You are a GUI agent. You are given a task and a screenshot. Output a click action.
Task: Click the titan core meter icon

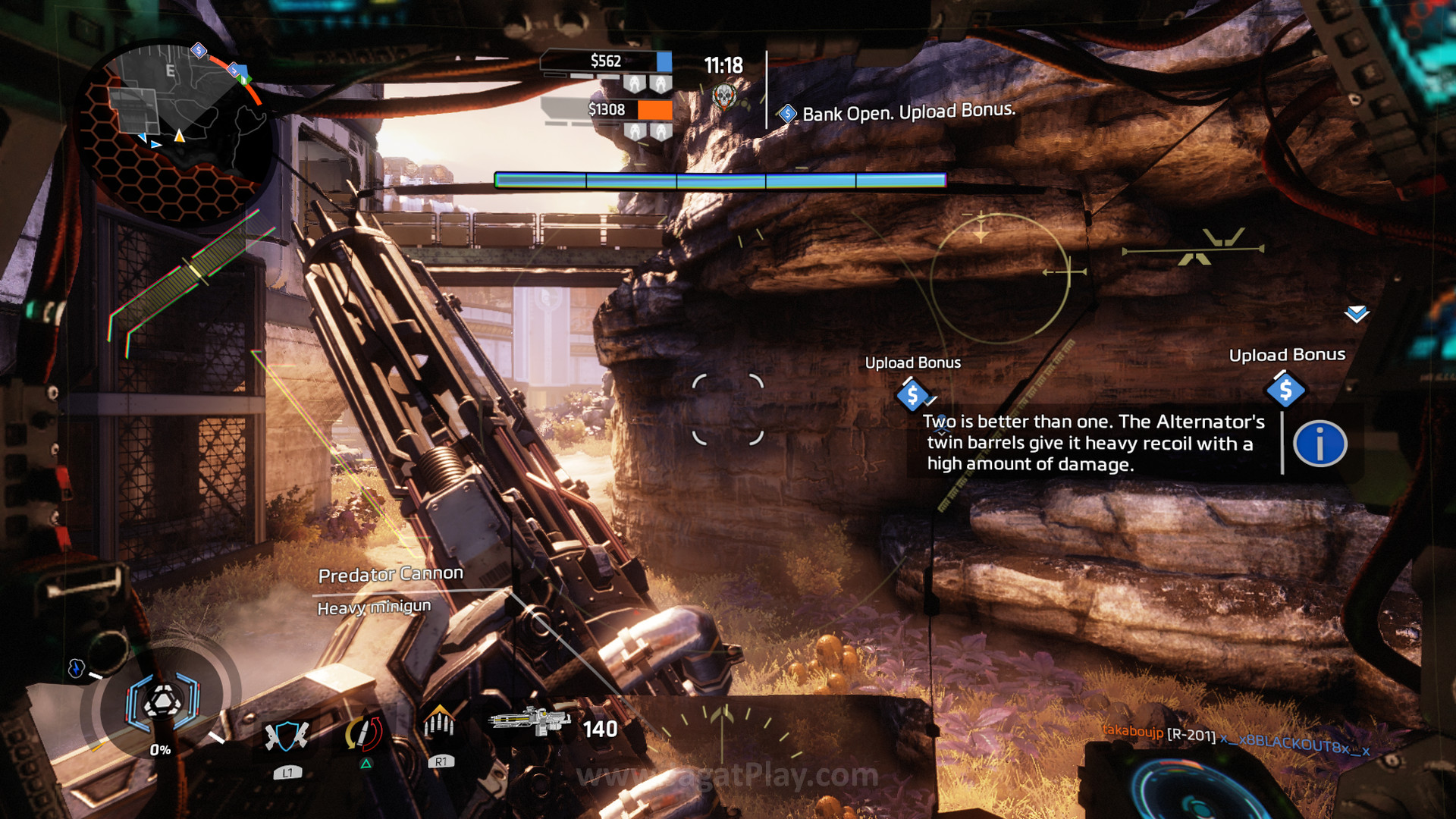tap(162, 703)
